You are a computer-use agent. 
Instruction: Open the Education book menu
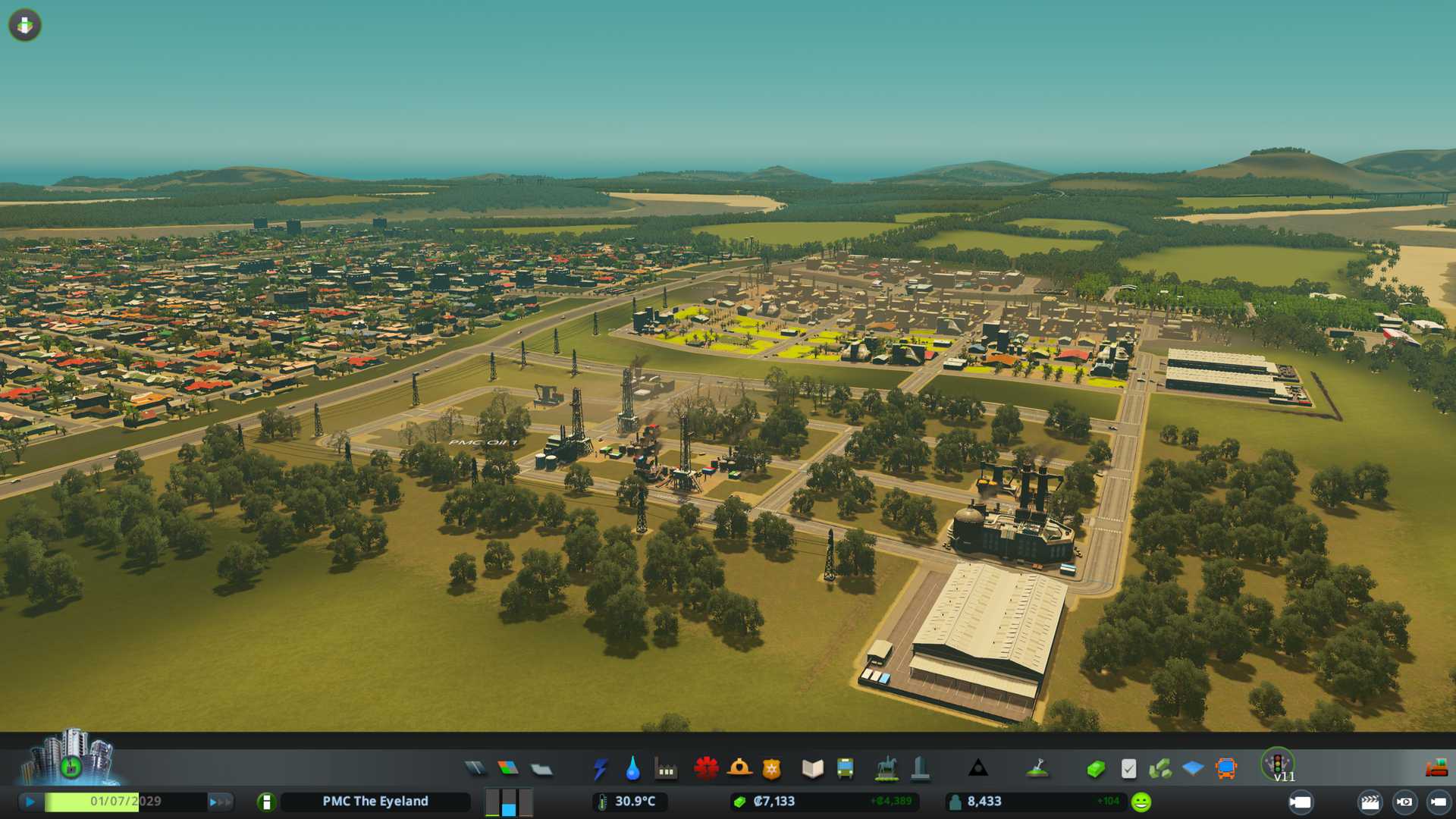tap(812, 769)
